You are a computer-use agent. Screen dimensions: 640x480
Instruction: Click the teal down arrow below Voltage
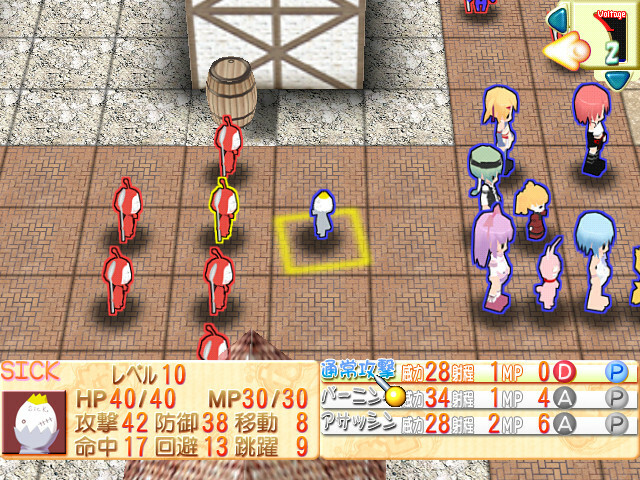pos(618,78)
